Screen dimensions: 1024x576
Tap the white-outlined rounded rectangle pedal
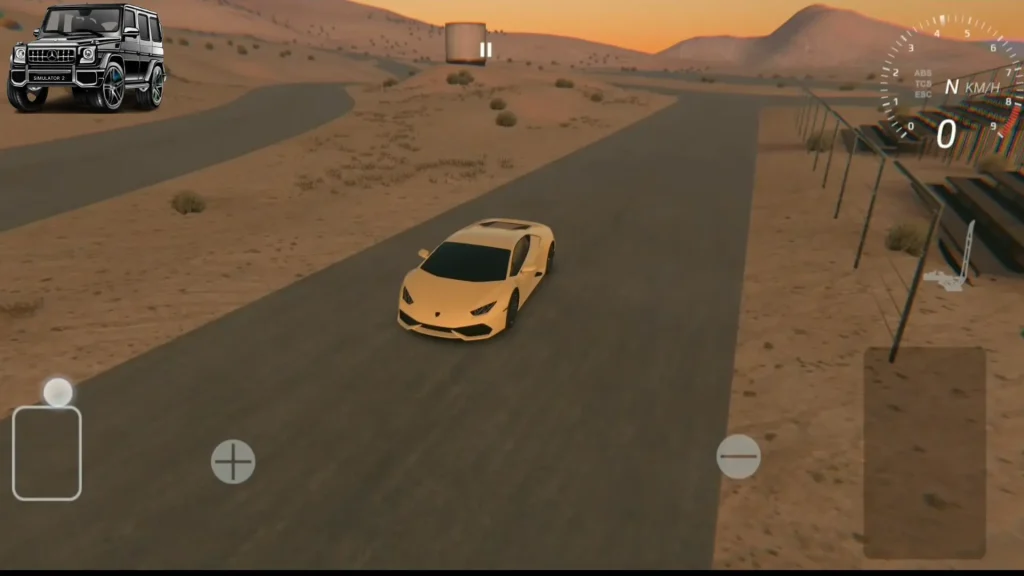47,453
